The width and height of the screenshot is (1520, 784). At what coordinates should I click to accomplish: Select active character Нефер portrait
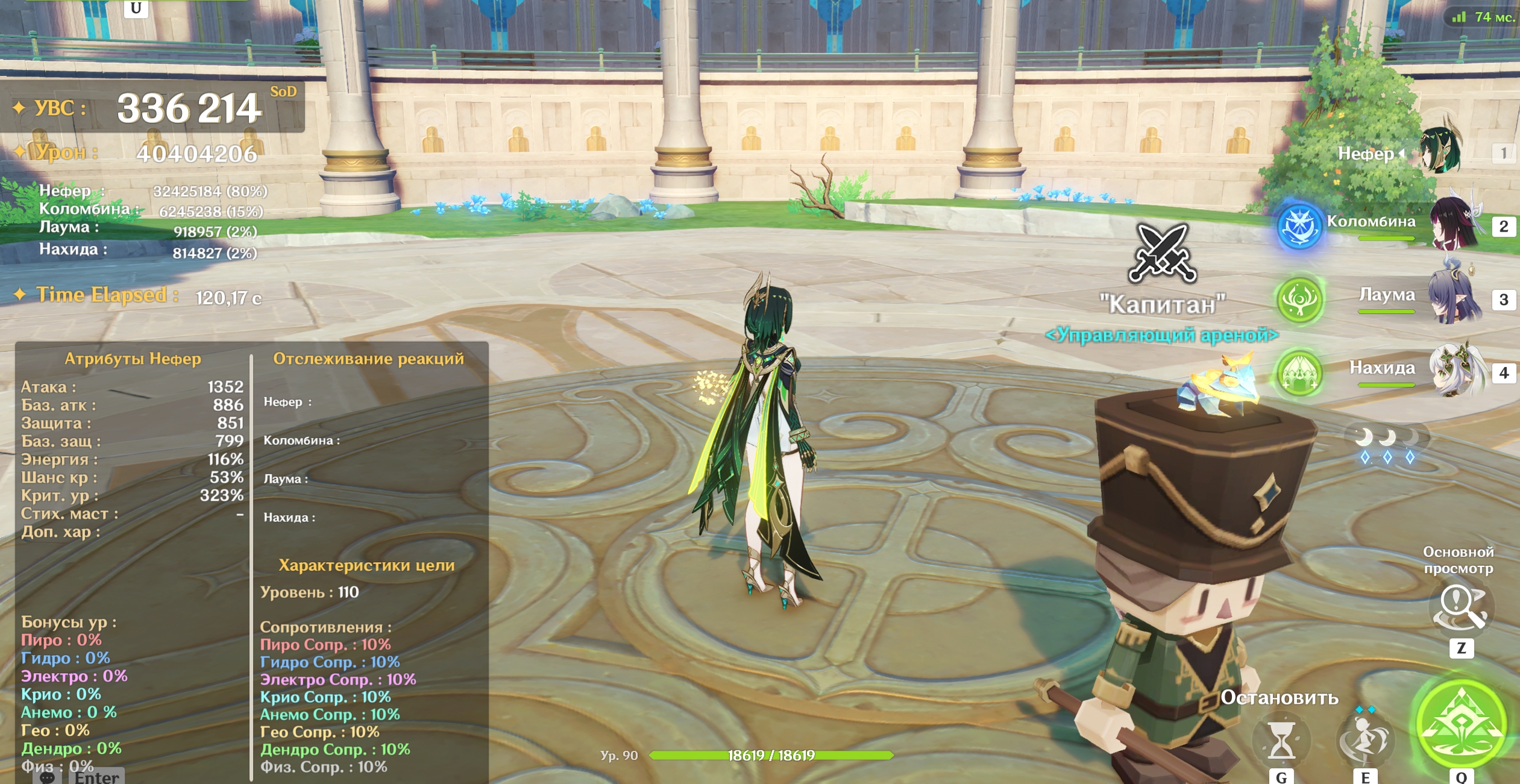(x=1440, y=151)
